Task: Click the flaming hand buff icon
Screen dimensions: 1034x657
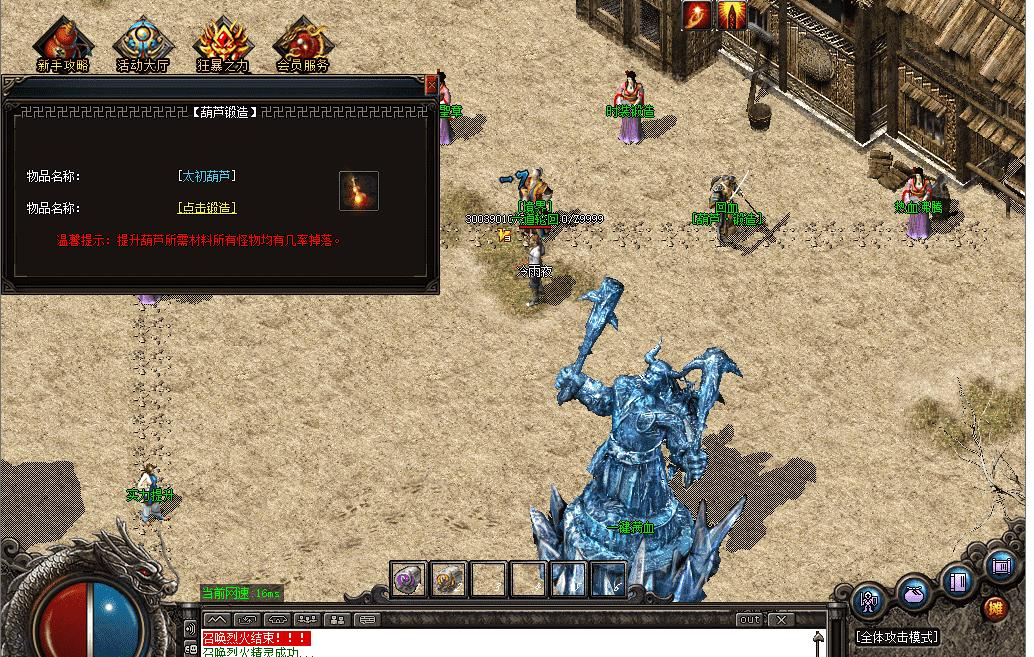Action: 697,15
